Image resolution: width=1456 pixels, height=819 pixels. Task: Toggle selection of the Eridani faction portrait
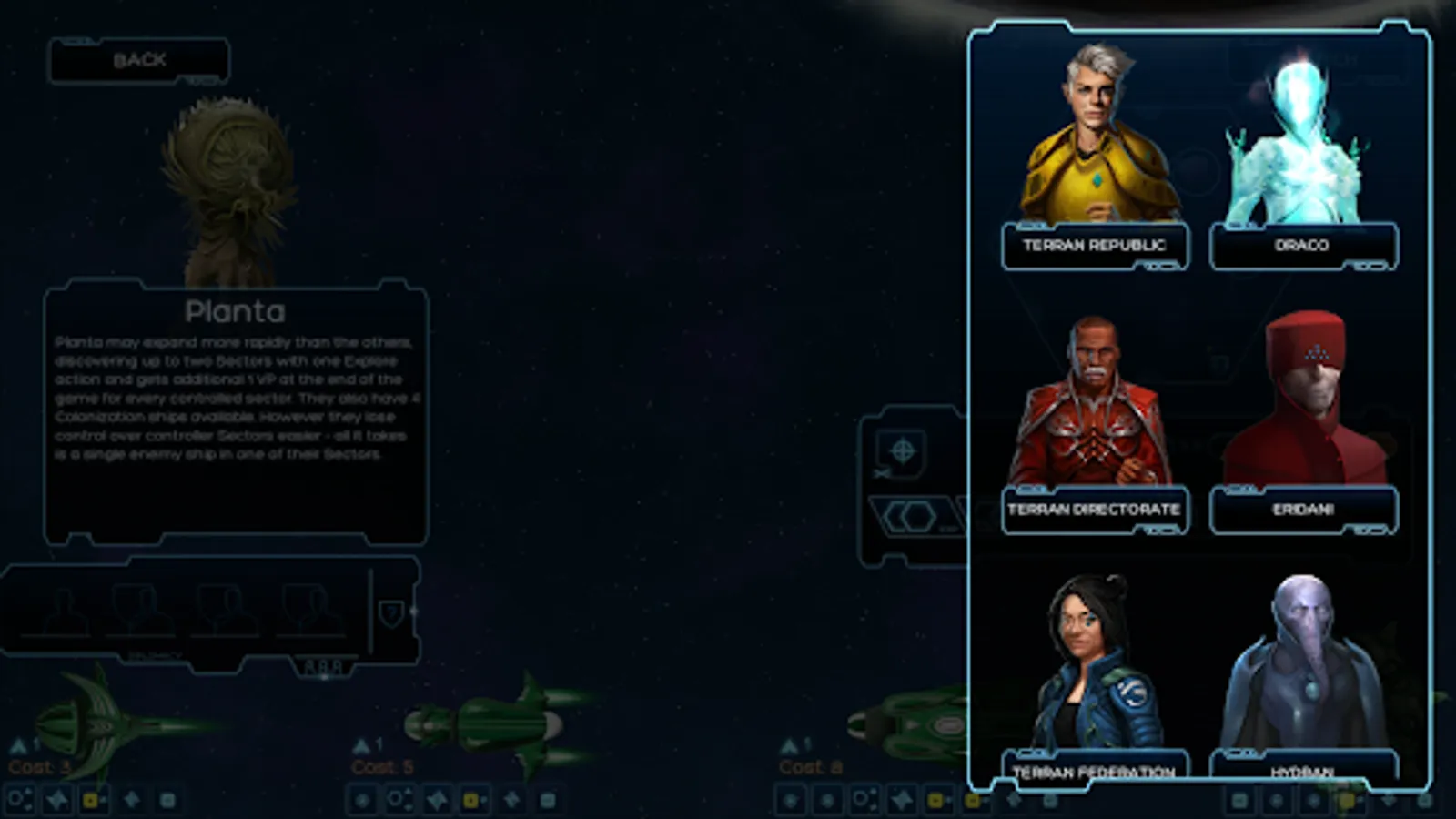[x=1303, y=400]
